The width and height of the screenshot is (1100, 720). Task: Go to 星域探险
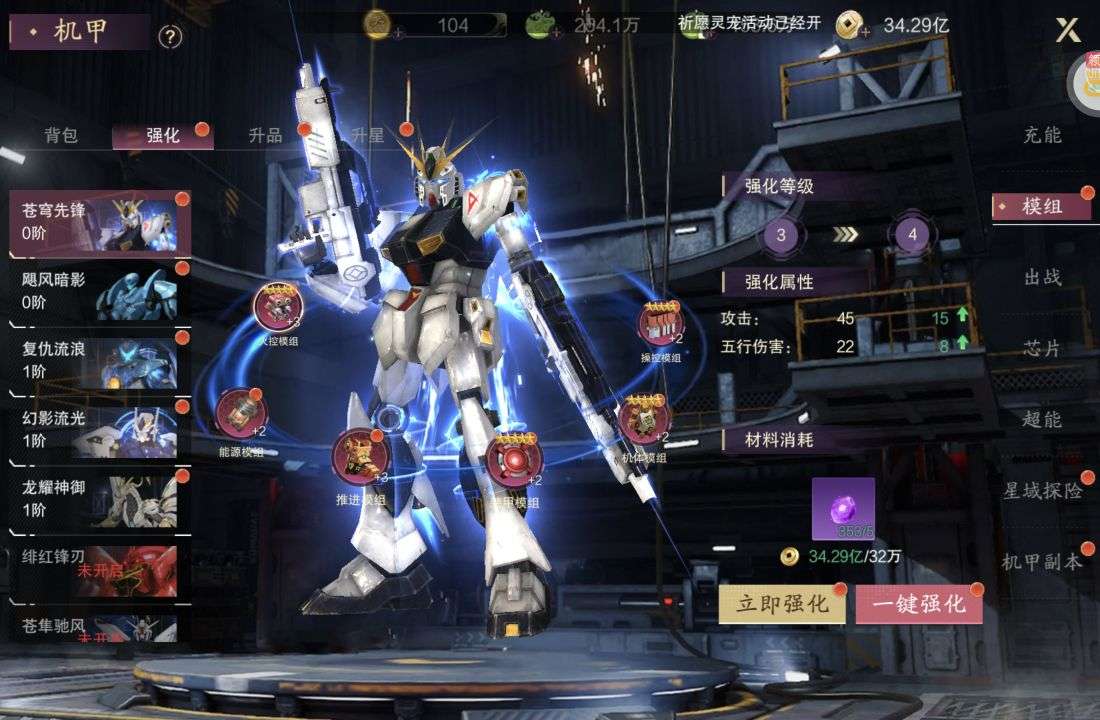click(x=1043, y=491)
